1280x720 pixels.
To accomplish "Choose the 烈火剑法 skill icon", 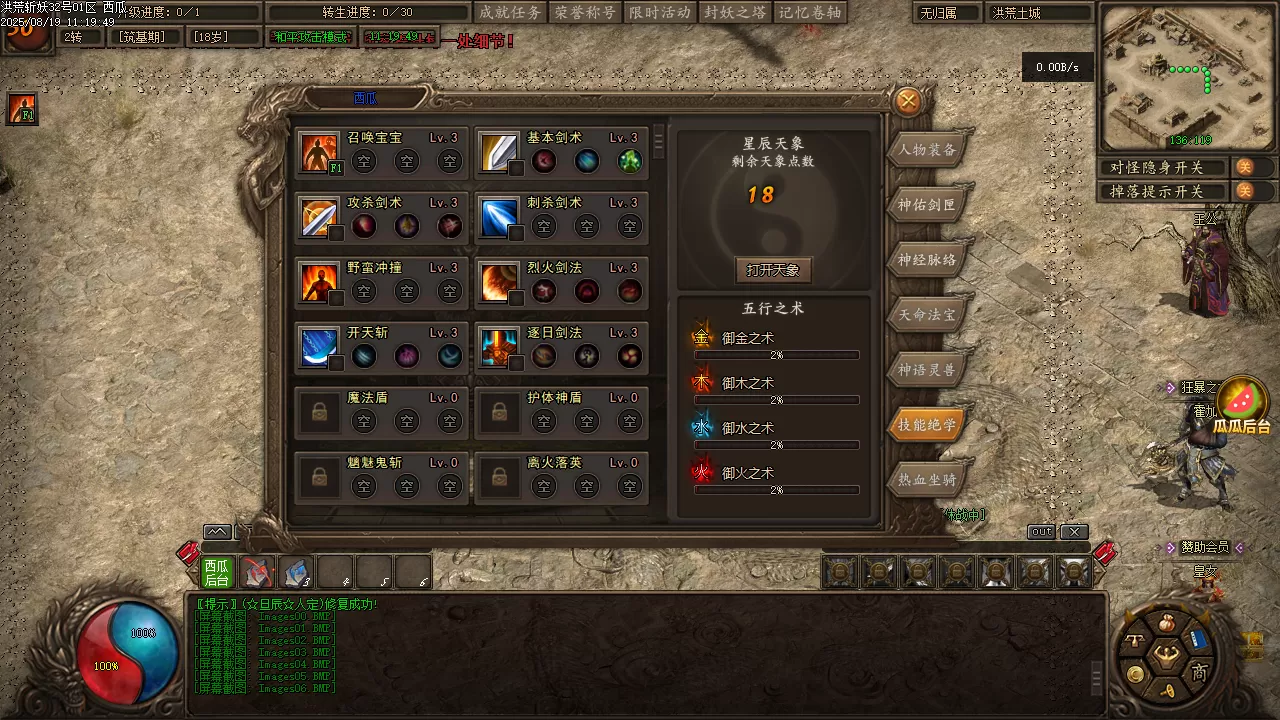I will pyautogui.click(x=498, y=281).
